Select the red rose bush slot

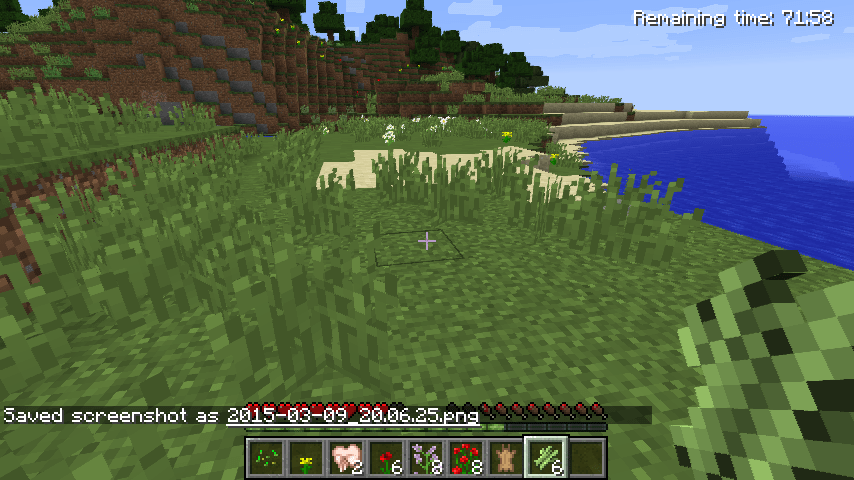click(x=465, y=457)
